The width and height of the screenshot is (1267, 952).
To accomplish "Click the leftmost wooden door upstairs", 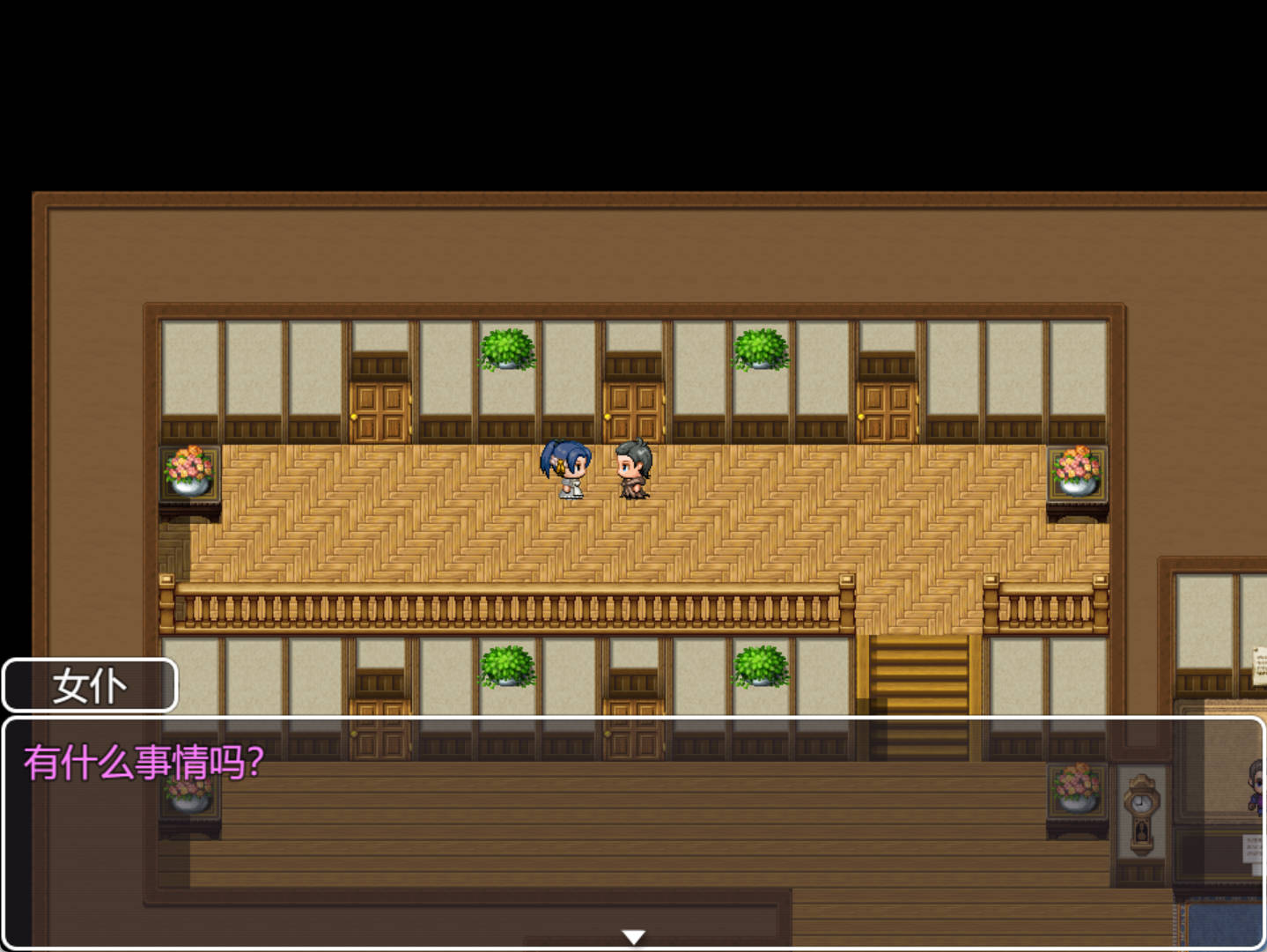I will point(379,405).
